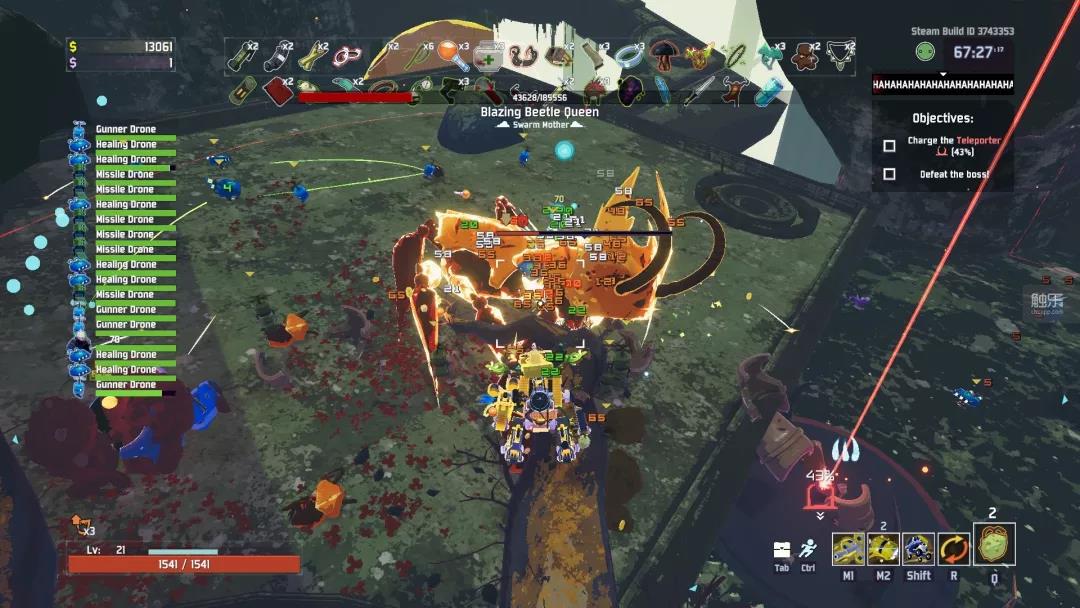Activate the M1 primary skill icon
This screenshot has width=1080, height=608.
[849, 549]
